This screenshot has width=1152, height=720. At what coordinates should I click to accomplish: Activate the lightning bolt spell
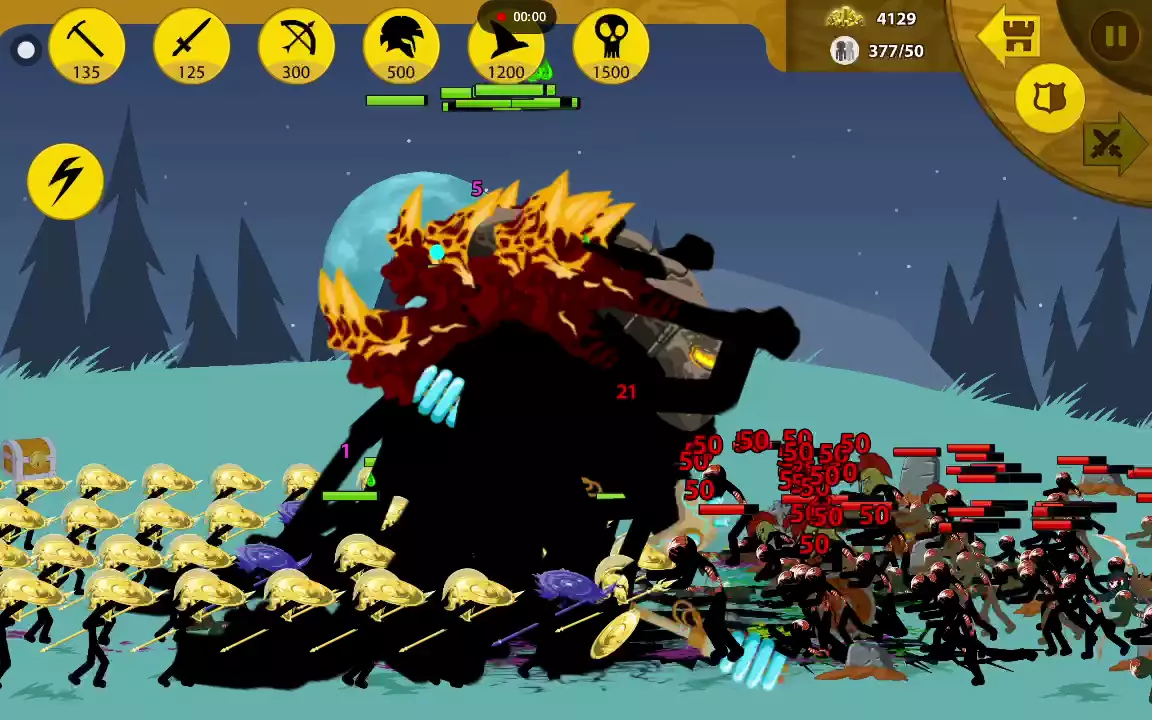click(66, 181)
